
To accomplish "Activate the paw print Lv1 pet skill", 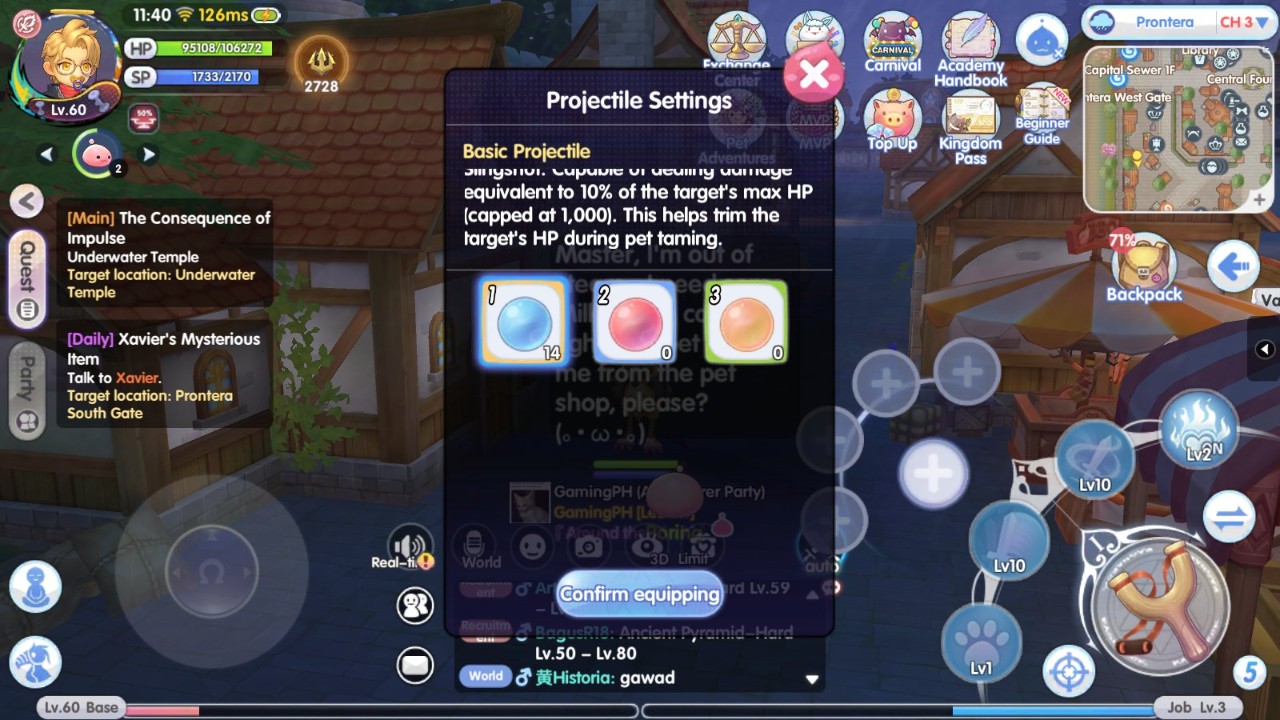I will [x=981, y=642].
